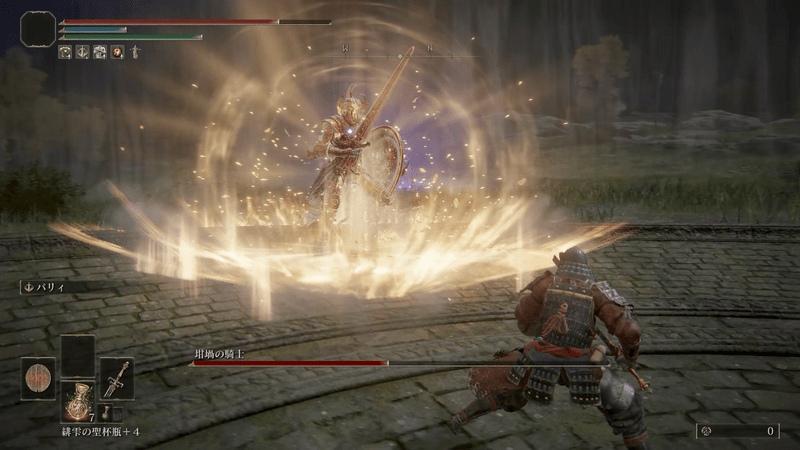
Task: Click the round orb status buff icon
Action: (x=117, y=51)
